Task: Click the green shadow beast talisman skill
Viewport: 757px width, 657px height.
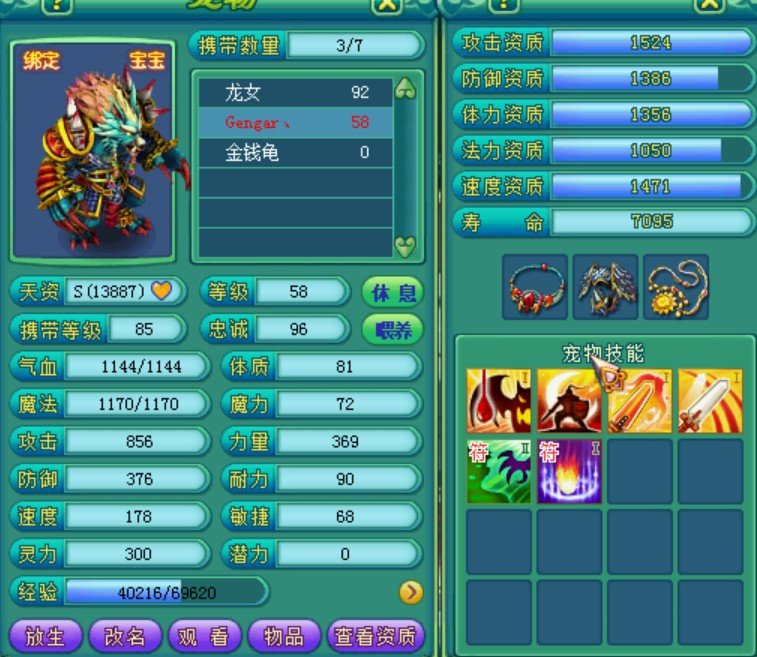Action: [x=499, y=470]
